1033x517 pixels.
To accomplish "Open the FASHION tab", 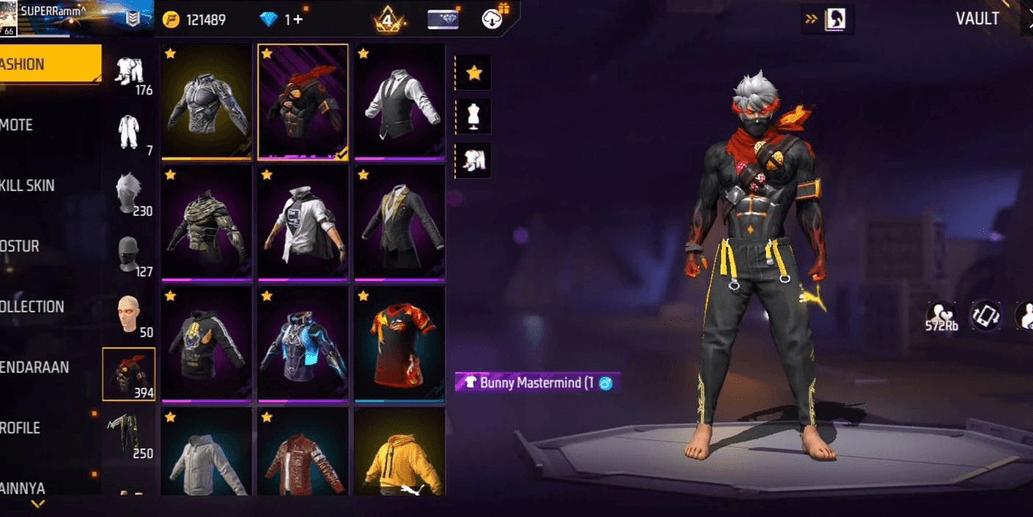I will pyautogui.click(x=48, y=64).
